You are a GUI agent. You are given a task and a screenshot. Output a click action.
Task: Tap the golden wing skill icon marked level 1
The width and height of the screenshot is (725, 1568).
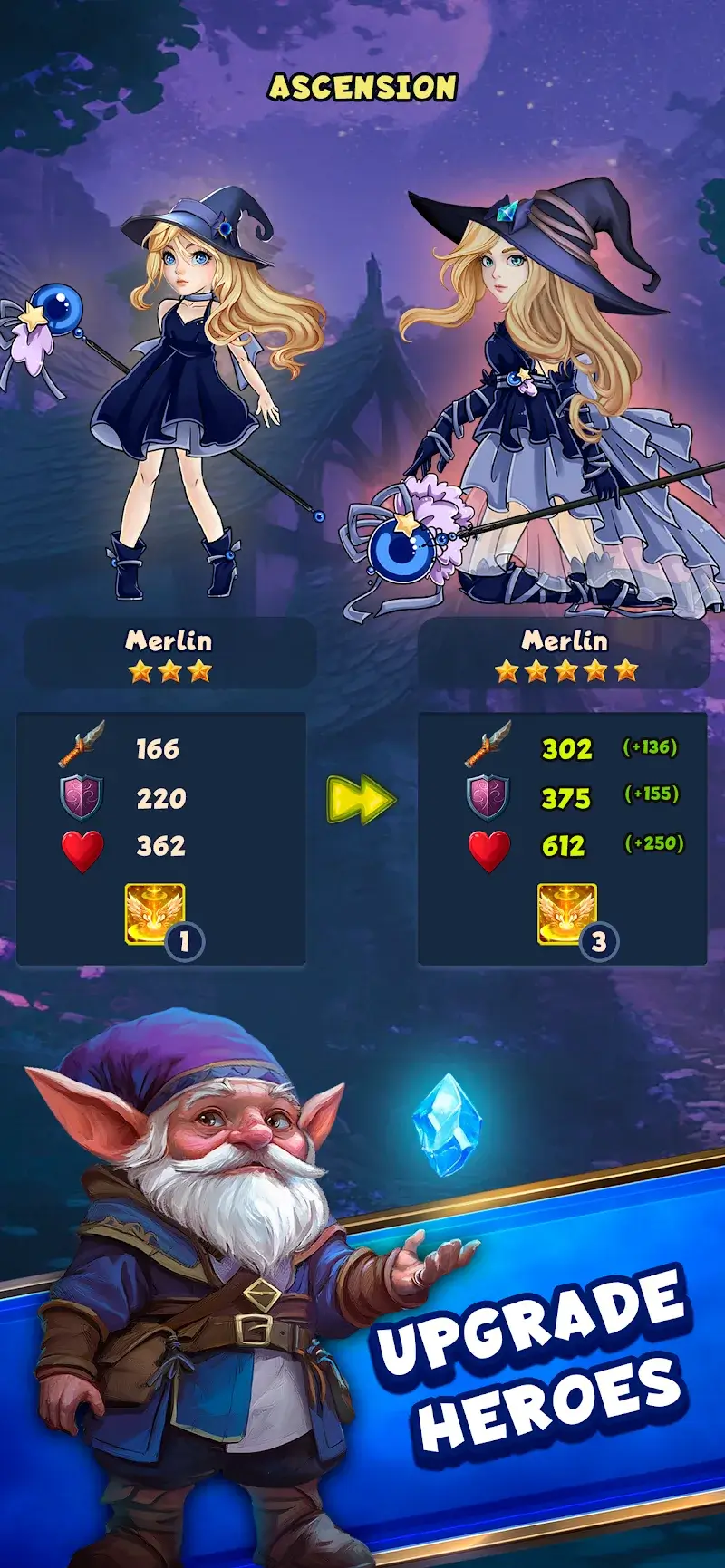coord(155,915)
